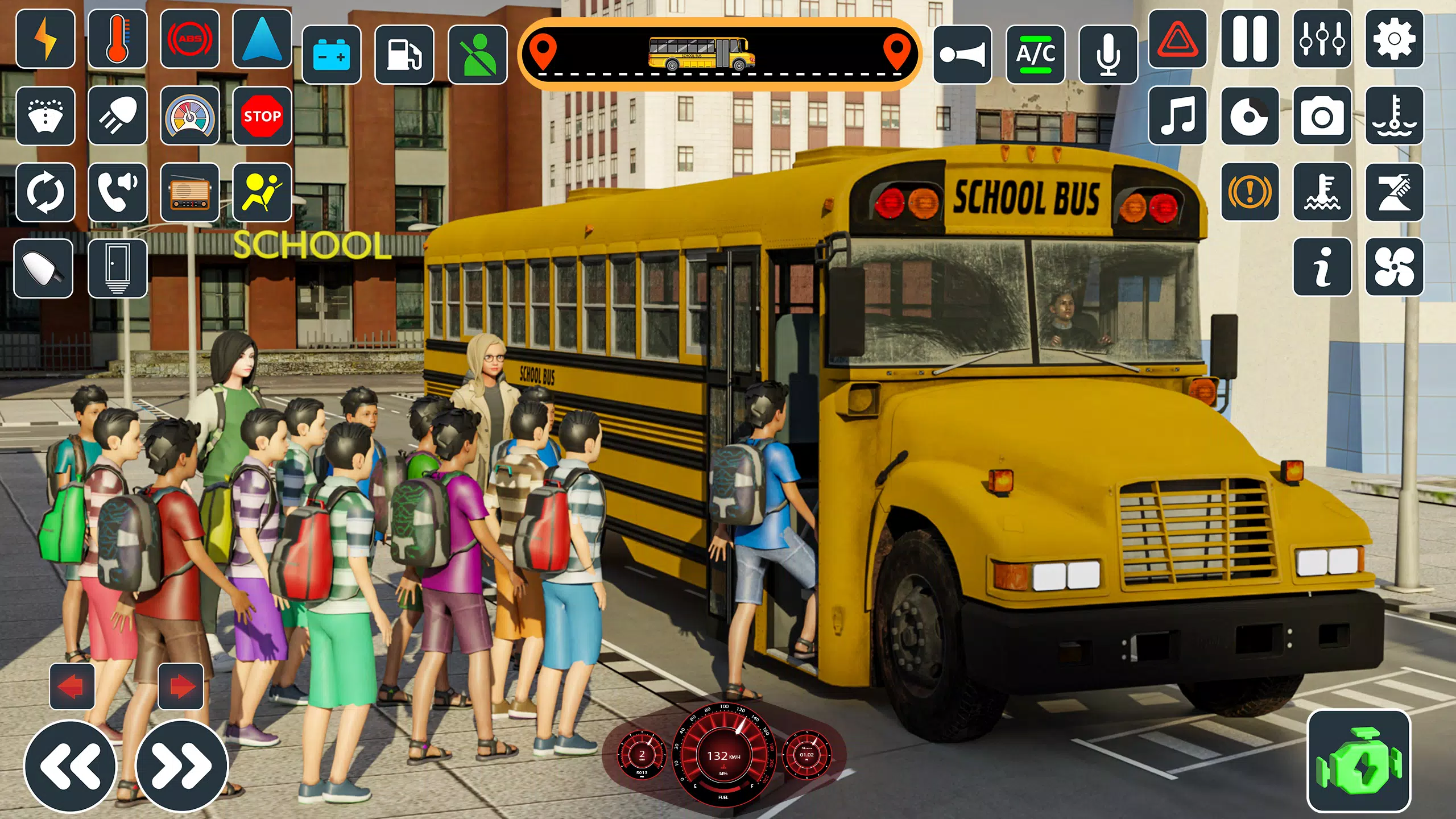Turn on the red hazard triangle
1456x819 pixels.
point(1177,39)
